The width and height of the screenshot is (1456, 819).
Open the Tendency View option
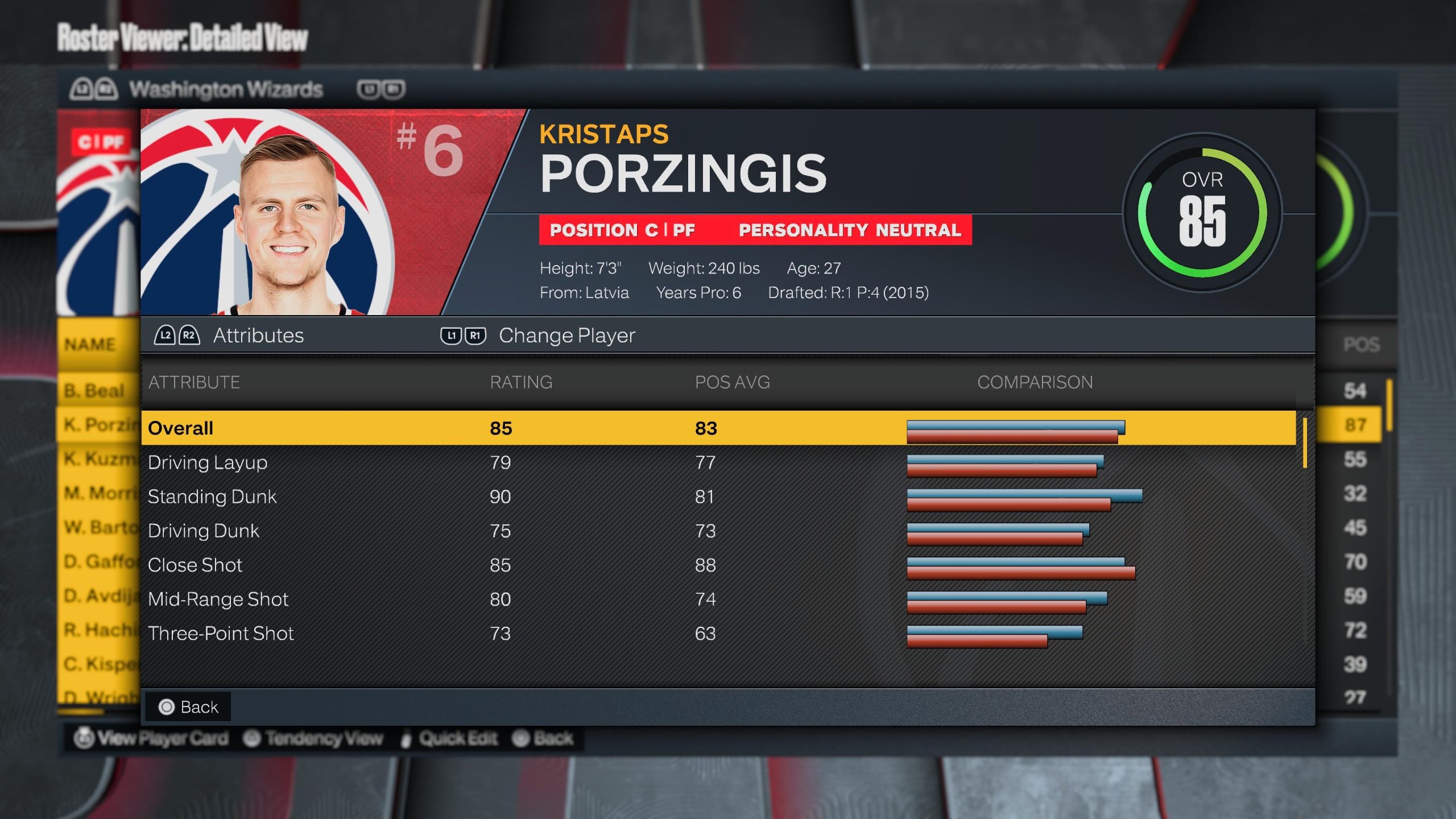[313, 738]
